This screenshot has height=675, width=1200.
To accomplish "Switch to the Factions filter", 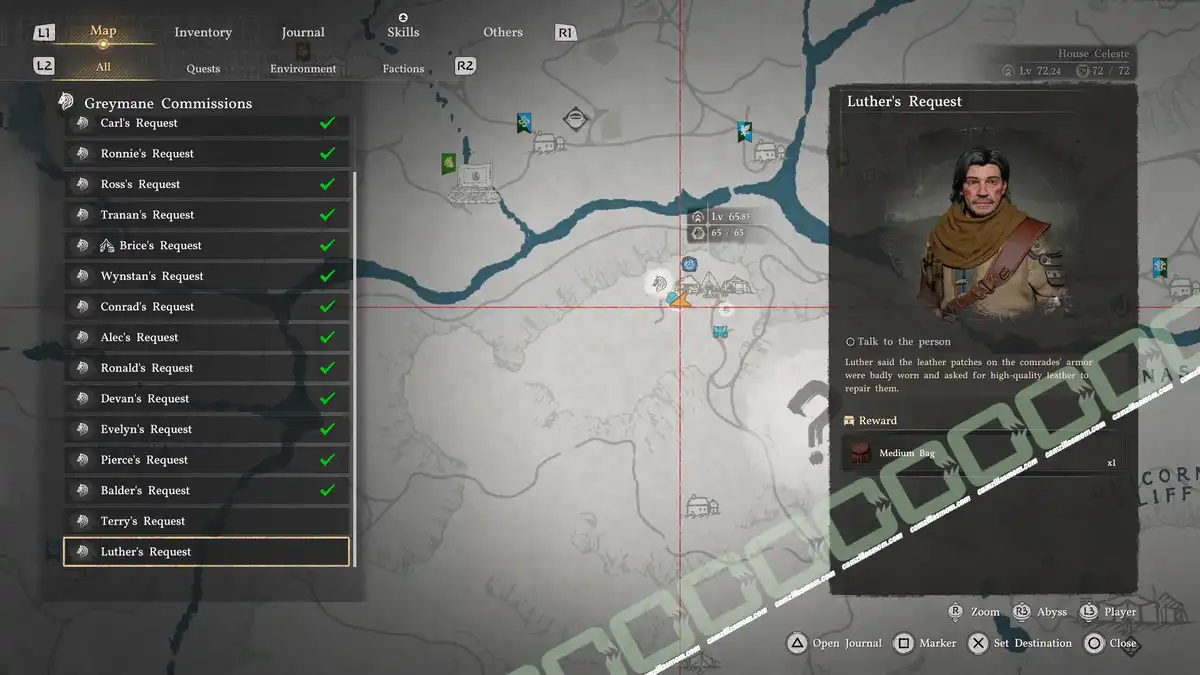I will point(403,69).
